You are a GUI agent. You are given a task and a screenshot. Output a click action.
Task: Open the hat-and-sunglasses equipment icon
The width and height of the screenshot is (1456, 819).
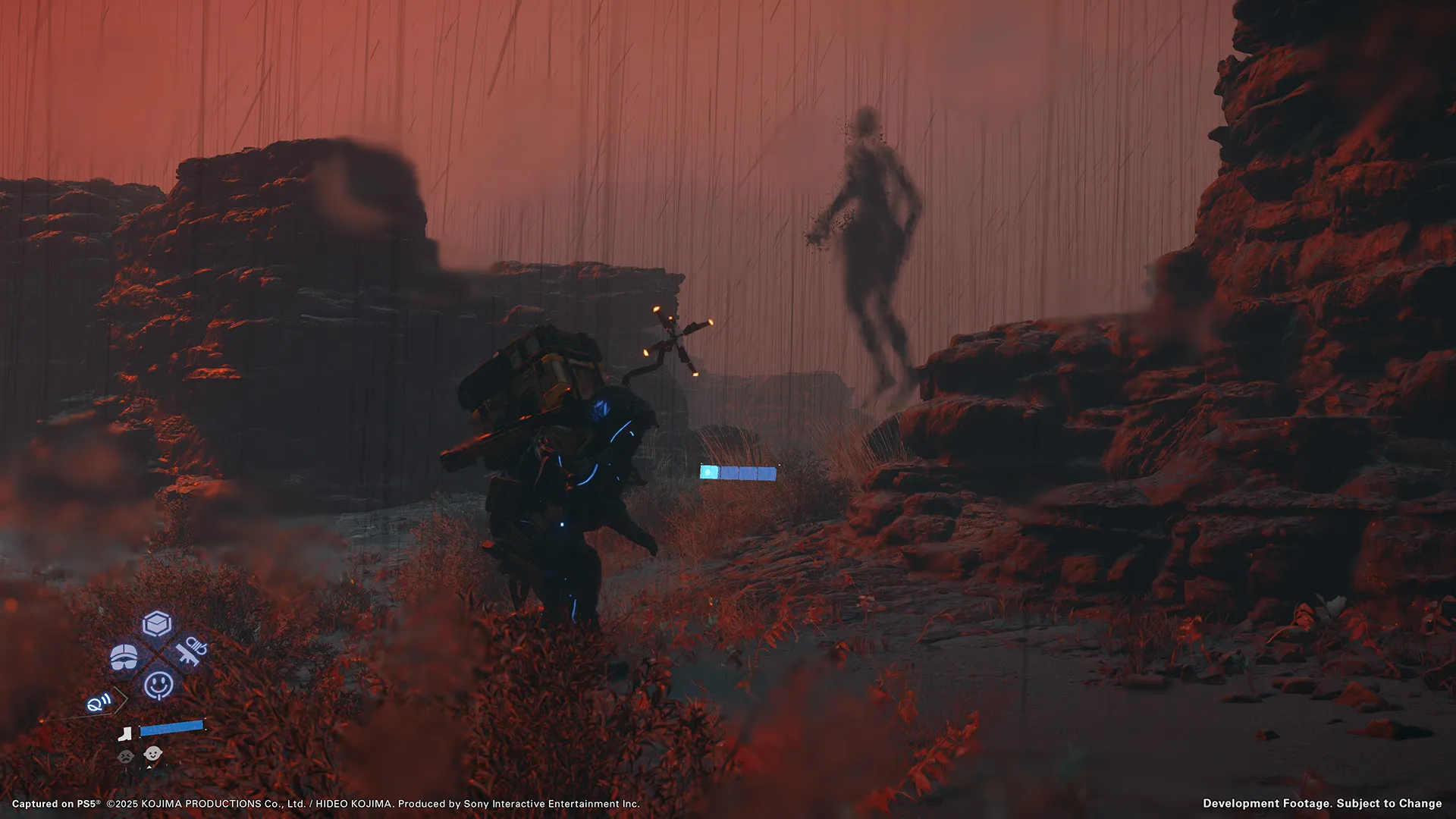124,657
